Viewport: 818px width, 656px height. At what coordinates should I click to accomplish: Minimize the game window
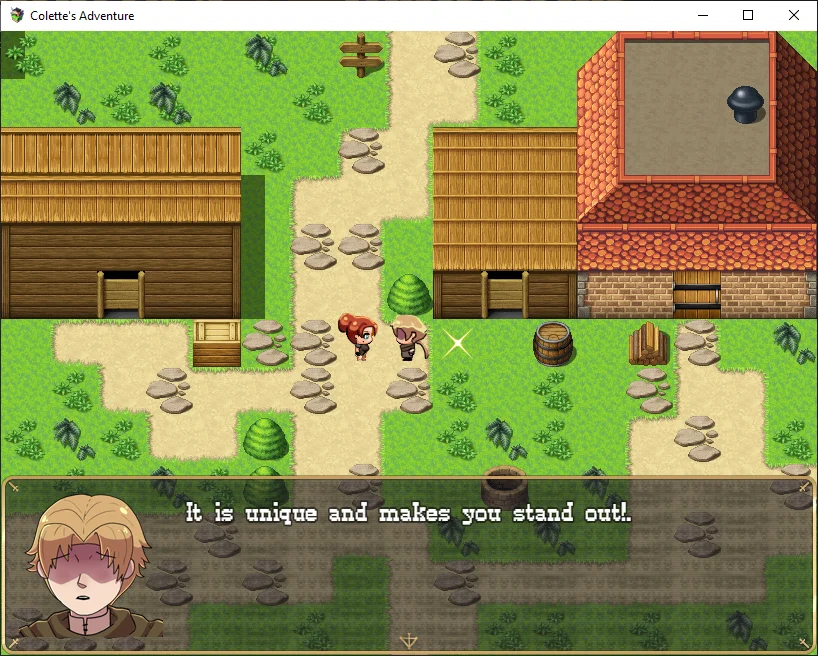point(702,16)
